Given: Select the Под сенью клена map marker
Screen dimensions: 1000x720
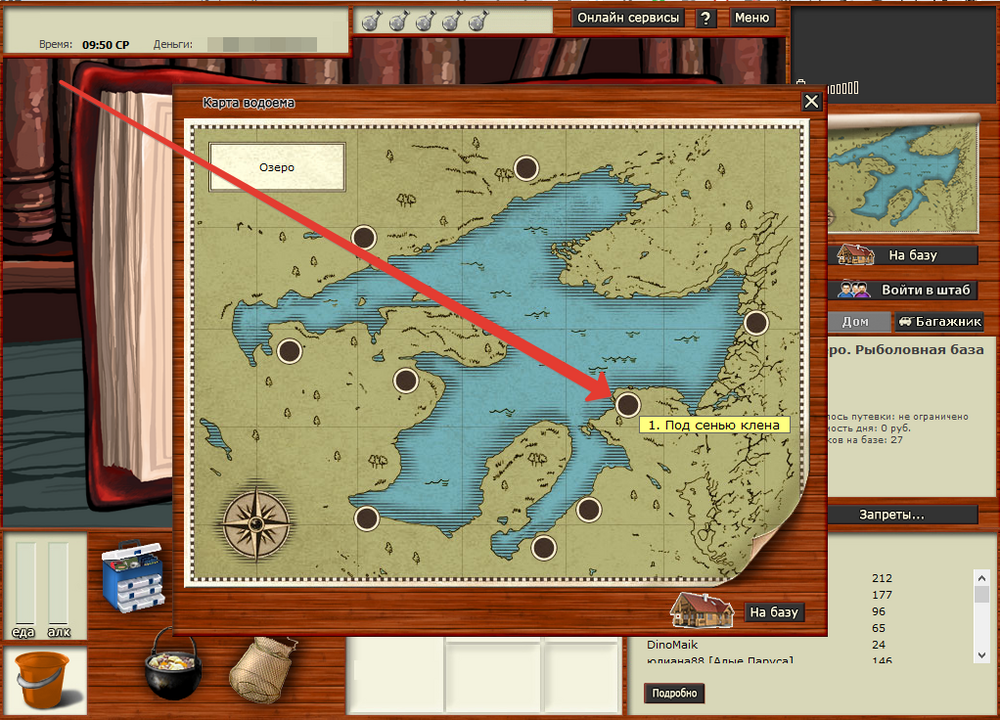Looking at the screenshot, I should (627, 404).
